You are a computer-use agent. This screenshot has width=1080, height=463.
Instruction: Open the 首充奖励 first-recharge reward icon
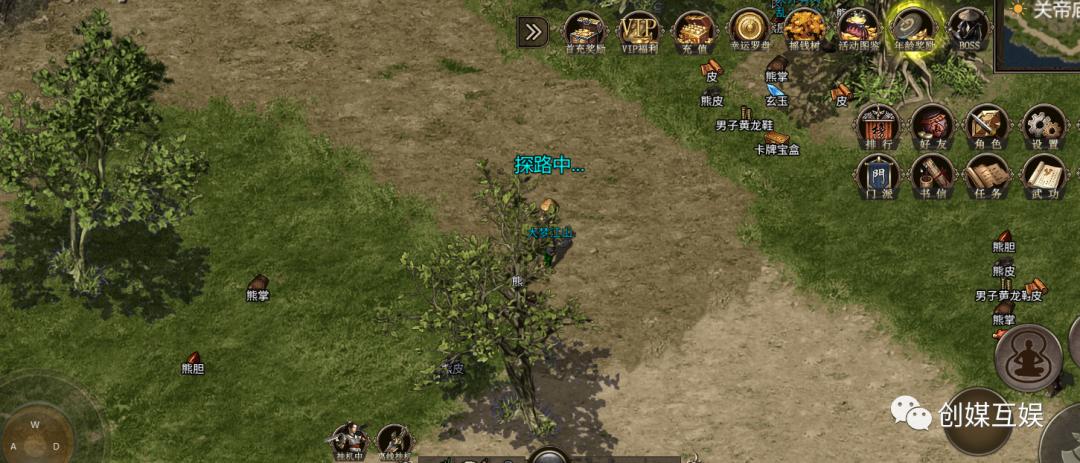(583, 30)
